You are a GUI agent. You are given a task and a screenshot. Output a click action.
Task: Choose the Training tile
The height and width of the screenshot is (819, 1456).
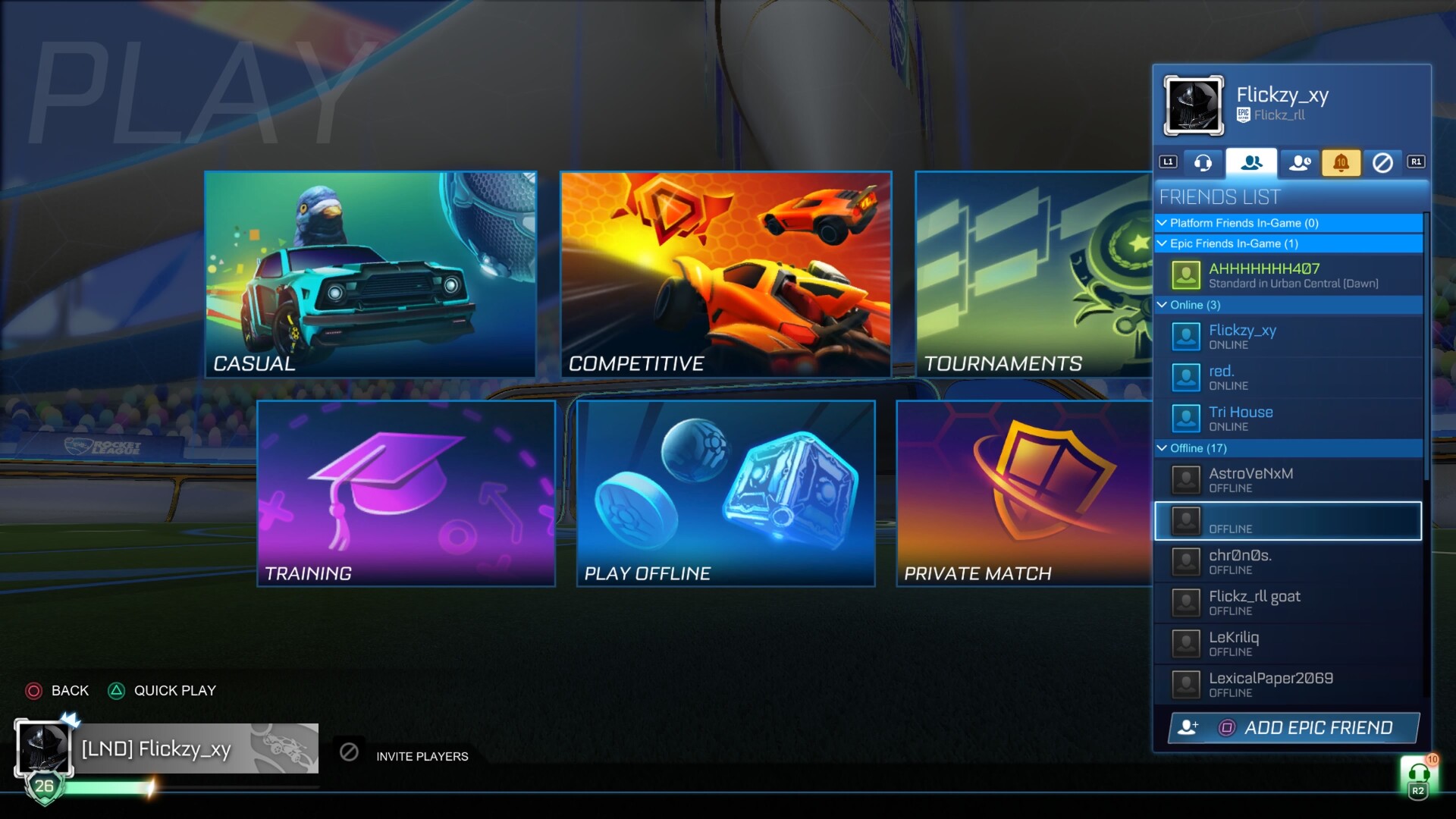click(x=406, y=493)
